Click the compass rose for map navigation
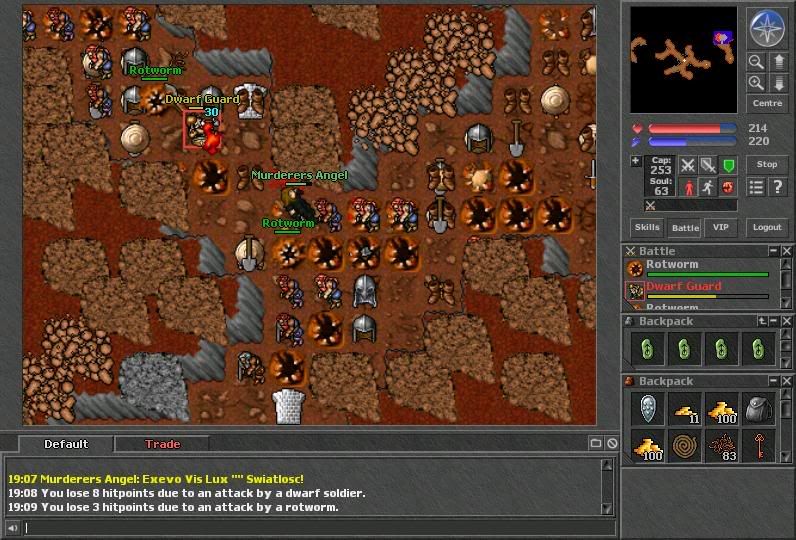 tap(766, 28)
